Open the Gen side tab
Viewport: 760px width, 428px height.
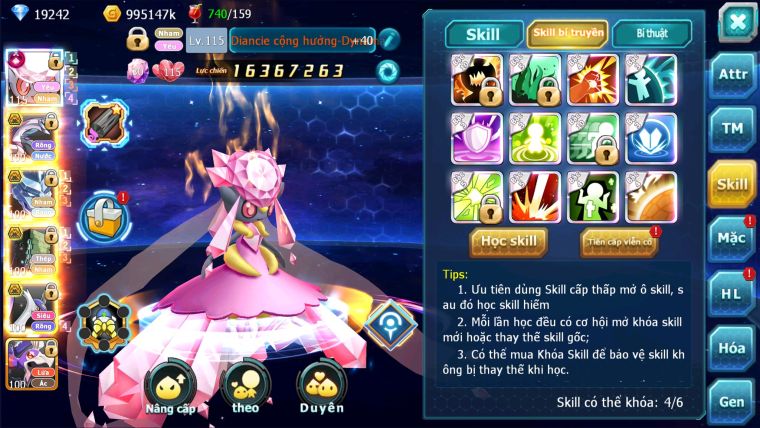pos(732,401)
